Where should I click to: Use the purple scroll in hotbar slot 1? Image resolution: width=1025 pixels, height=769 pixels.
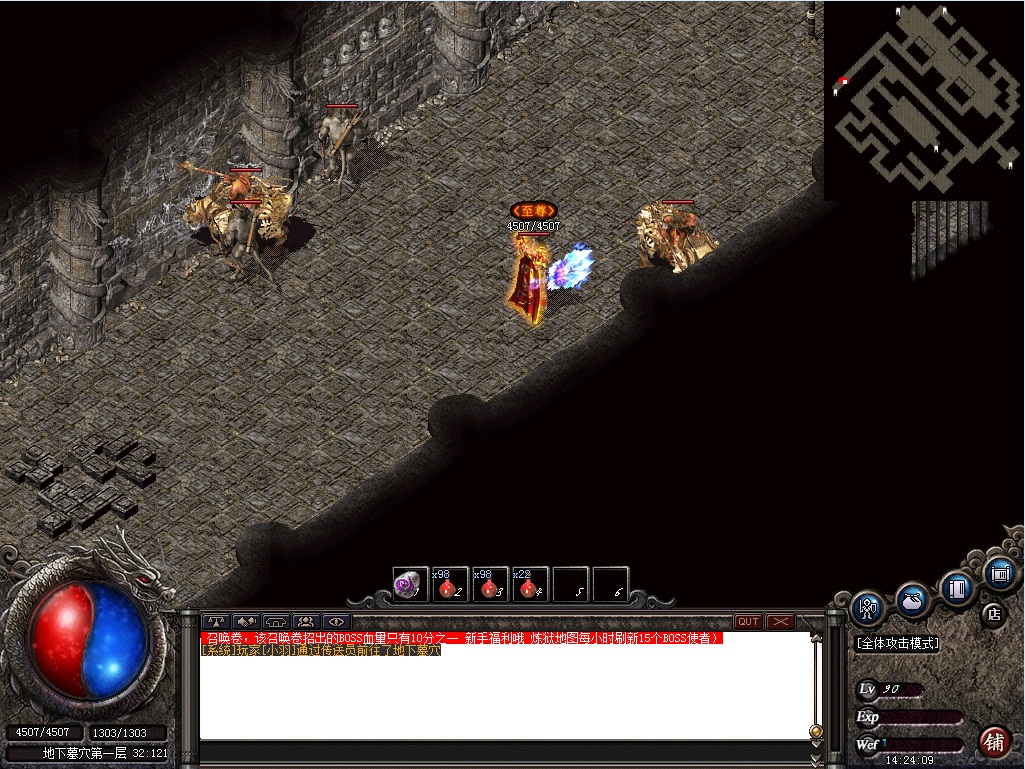[409, 585]
